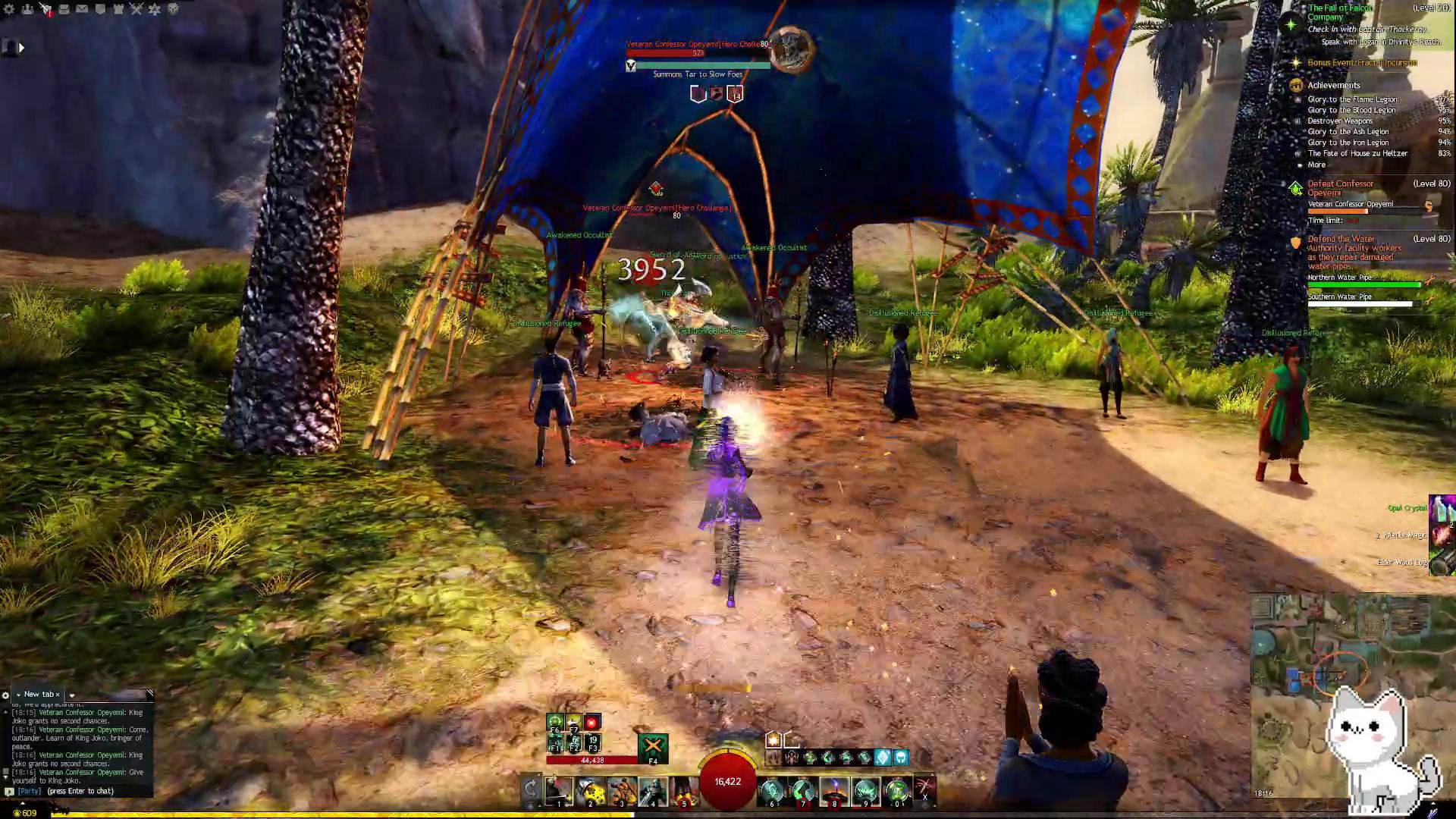Activate the F6 pet command icon

(x=555, y=723)
